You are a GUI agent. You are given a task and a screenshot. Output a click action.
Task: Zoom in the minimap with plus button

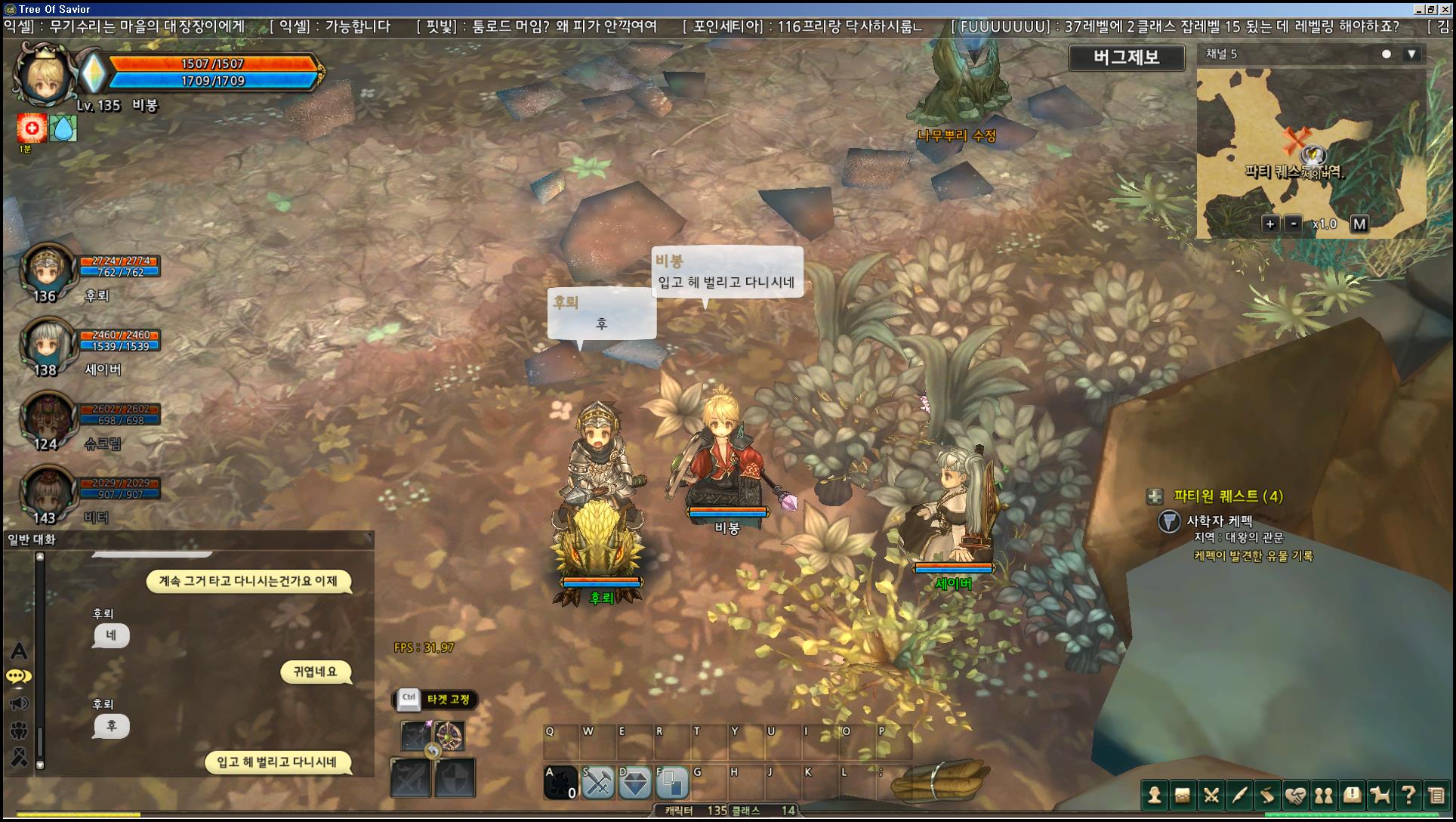tap(1270, 224)
